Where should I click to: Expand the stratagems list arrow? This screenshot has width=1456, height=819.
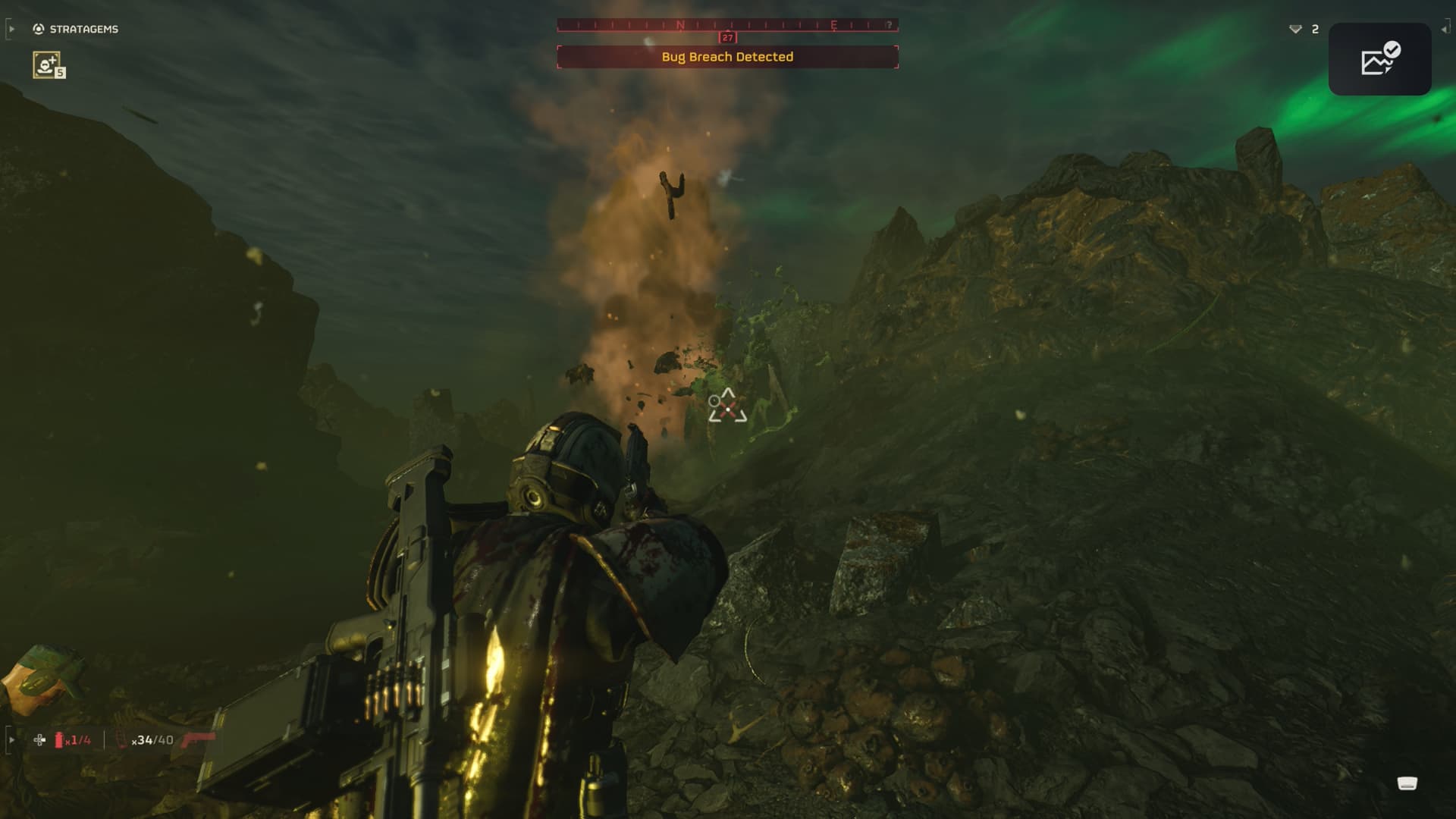(x=11, y=29)
